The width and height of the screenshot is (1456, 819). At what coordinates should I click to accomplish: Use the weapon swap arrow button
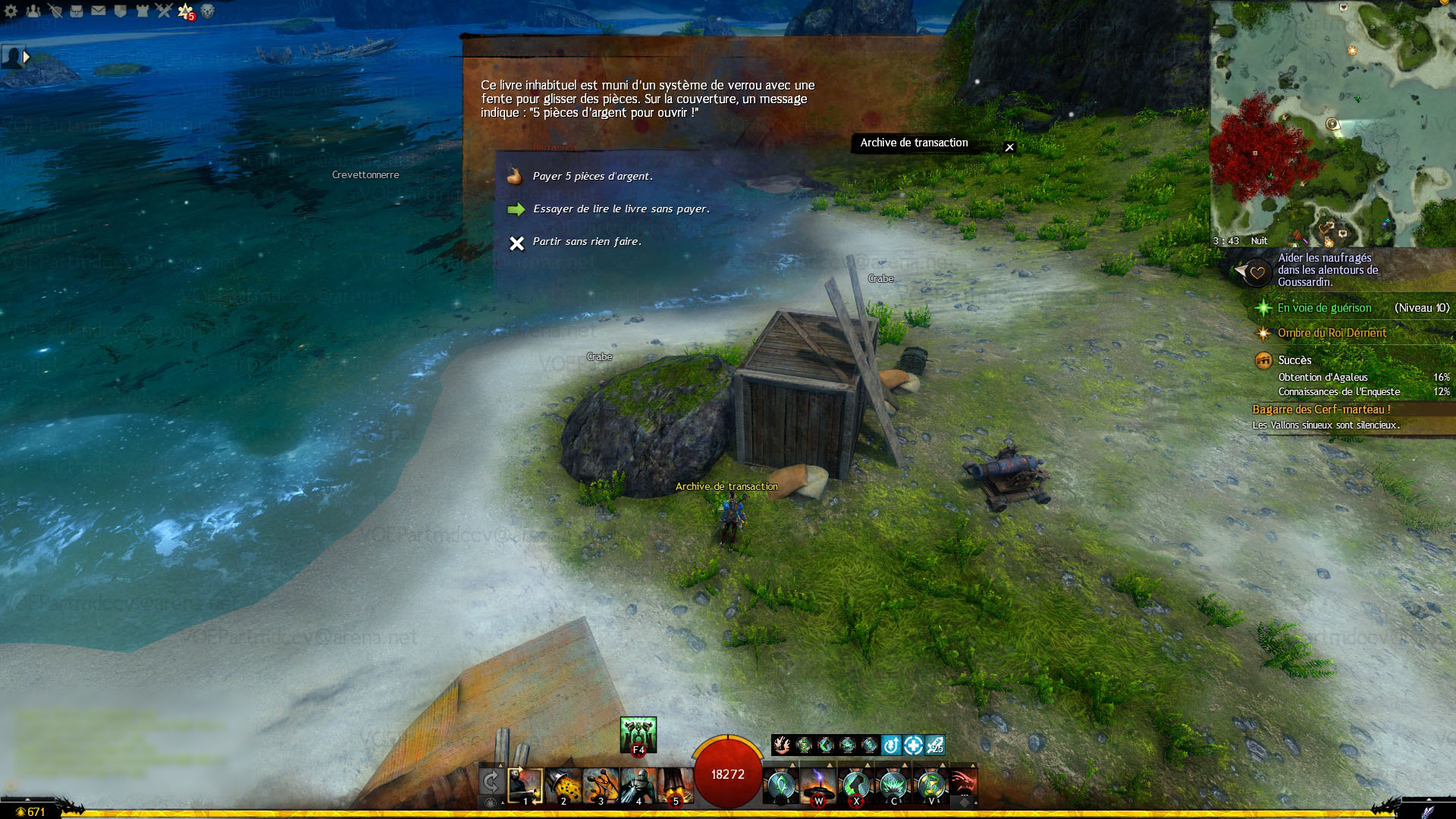tap(491, 783)
